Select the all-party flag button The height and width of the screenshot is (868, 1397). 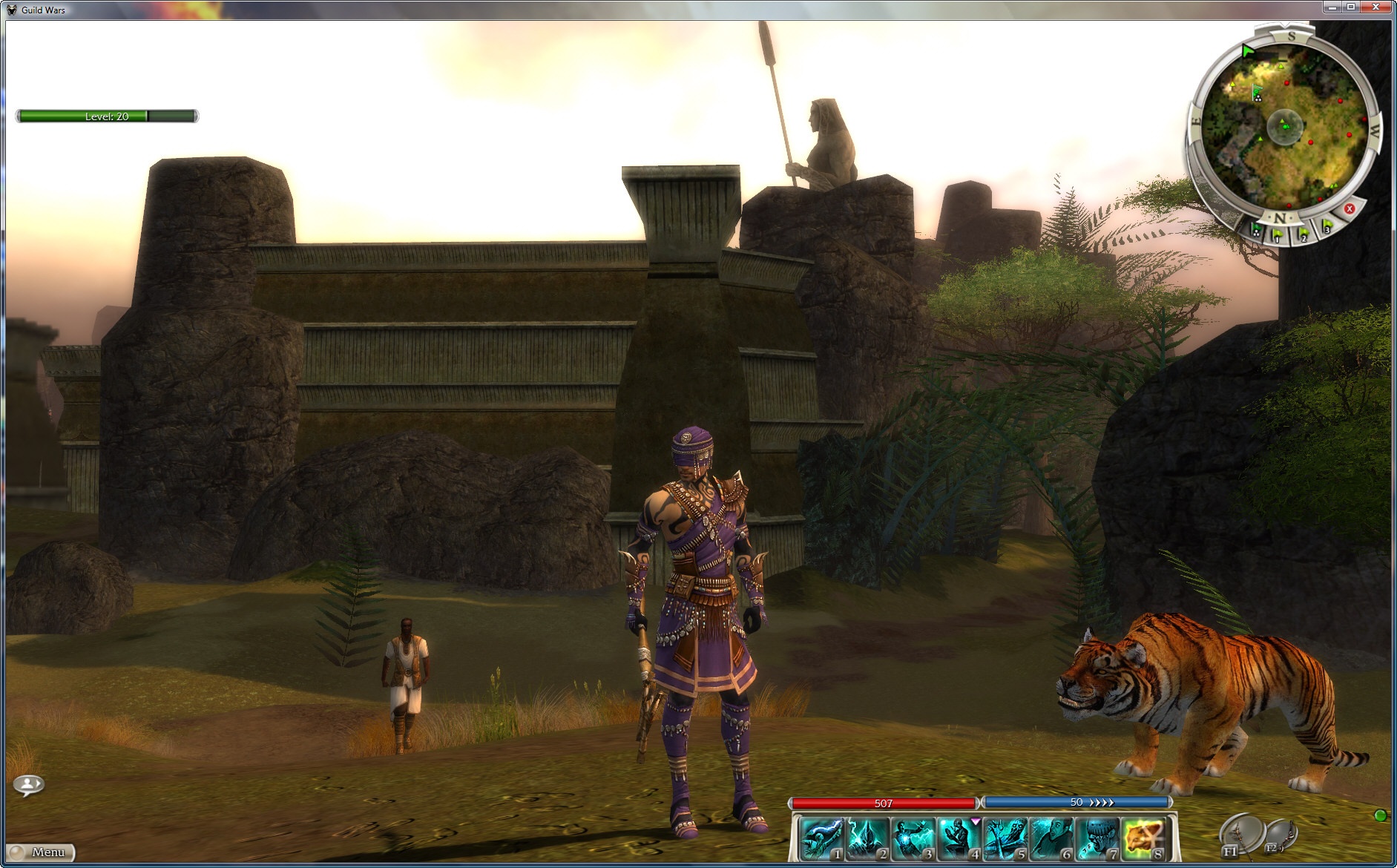[1256, 231]
